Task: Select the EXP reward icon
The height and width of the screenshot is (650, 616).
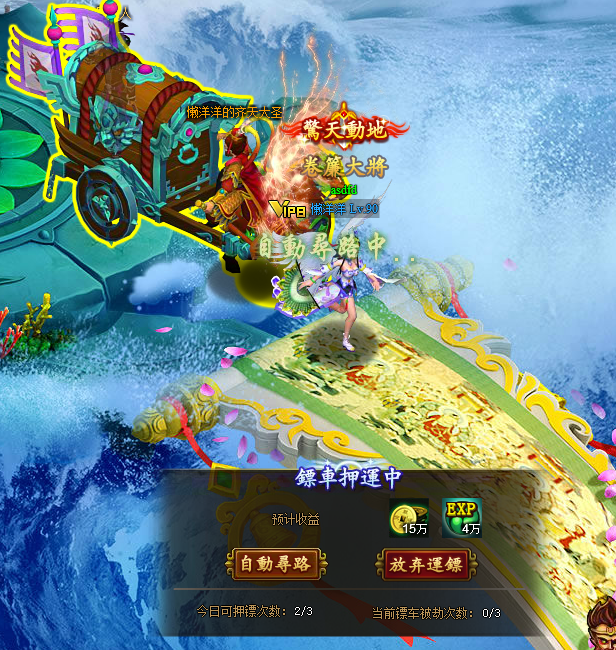Action: (x=461, y=517)
